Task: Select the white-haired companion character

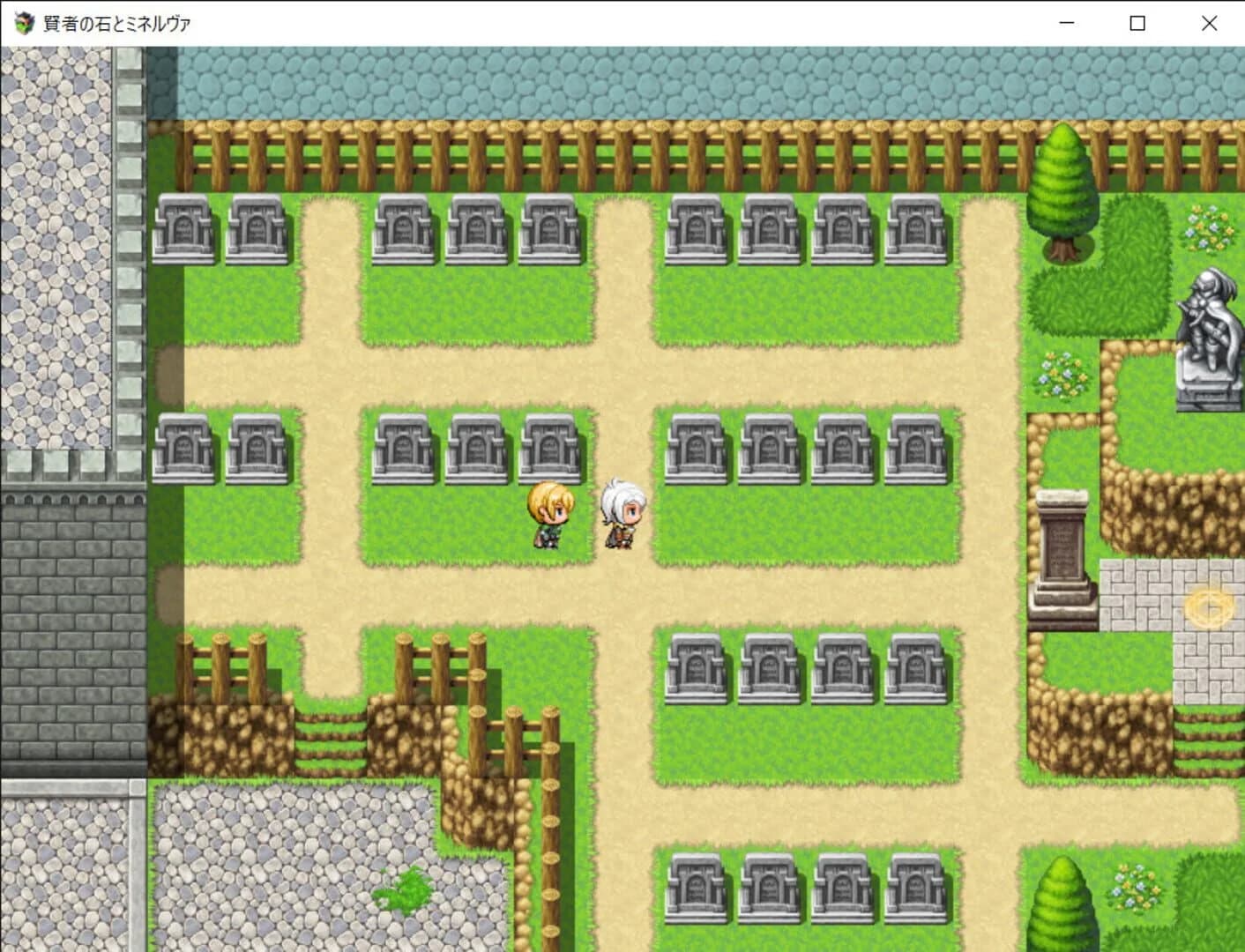Action: [x=623, y=514]
